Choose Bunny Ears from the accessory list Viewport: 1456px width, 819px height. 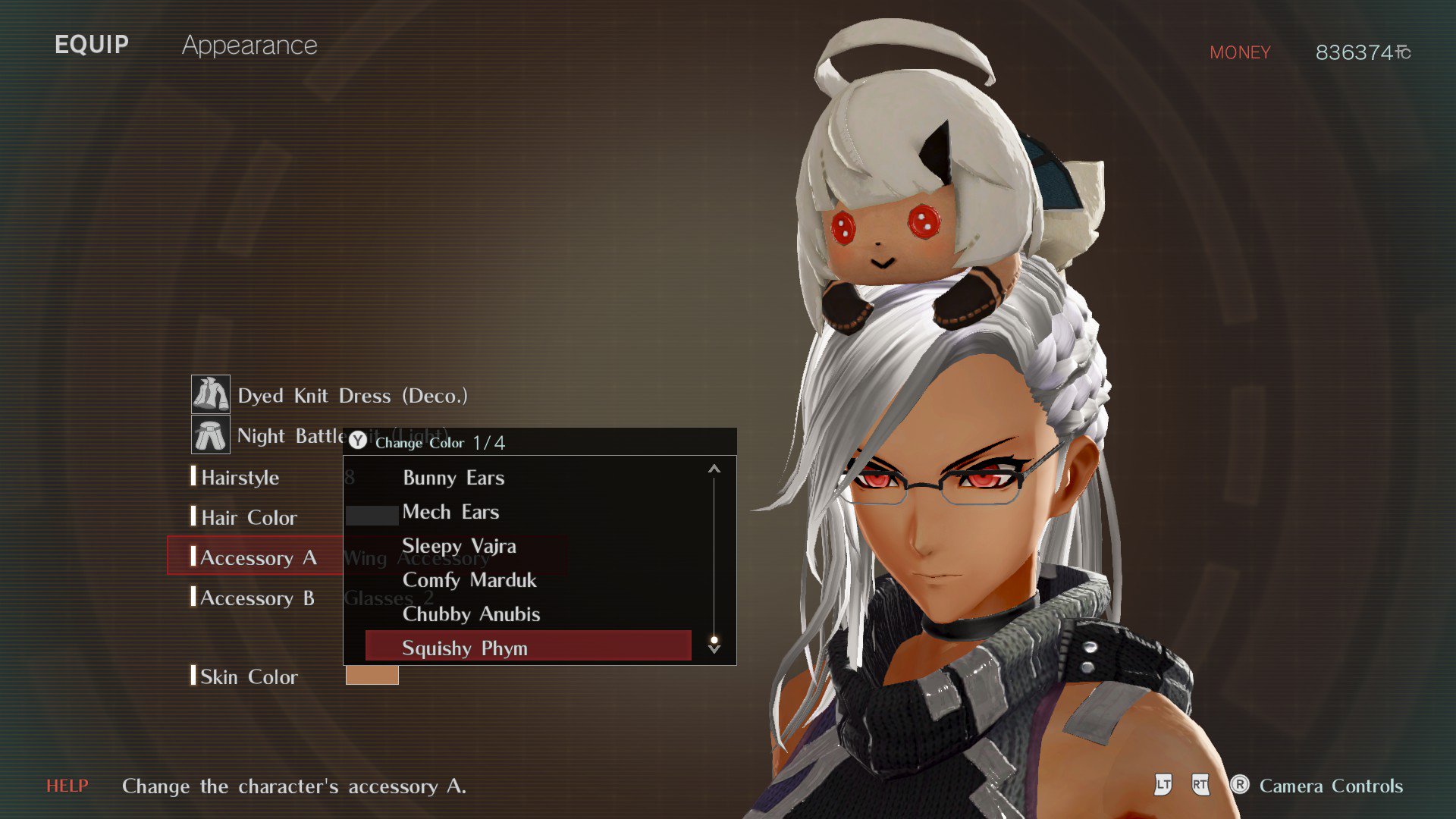(453, 478)
